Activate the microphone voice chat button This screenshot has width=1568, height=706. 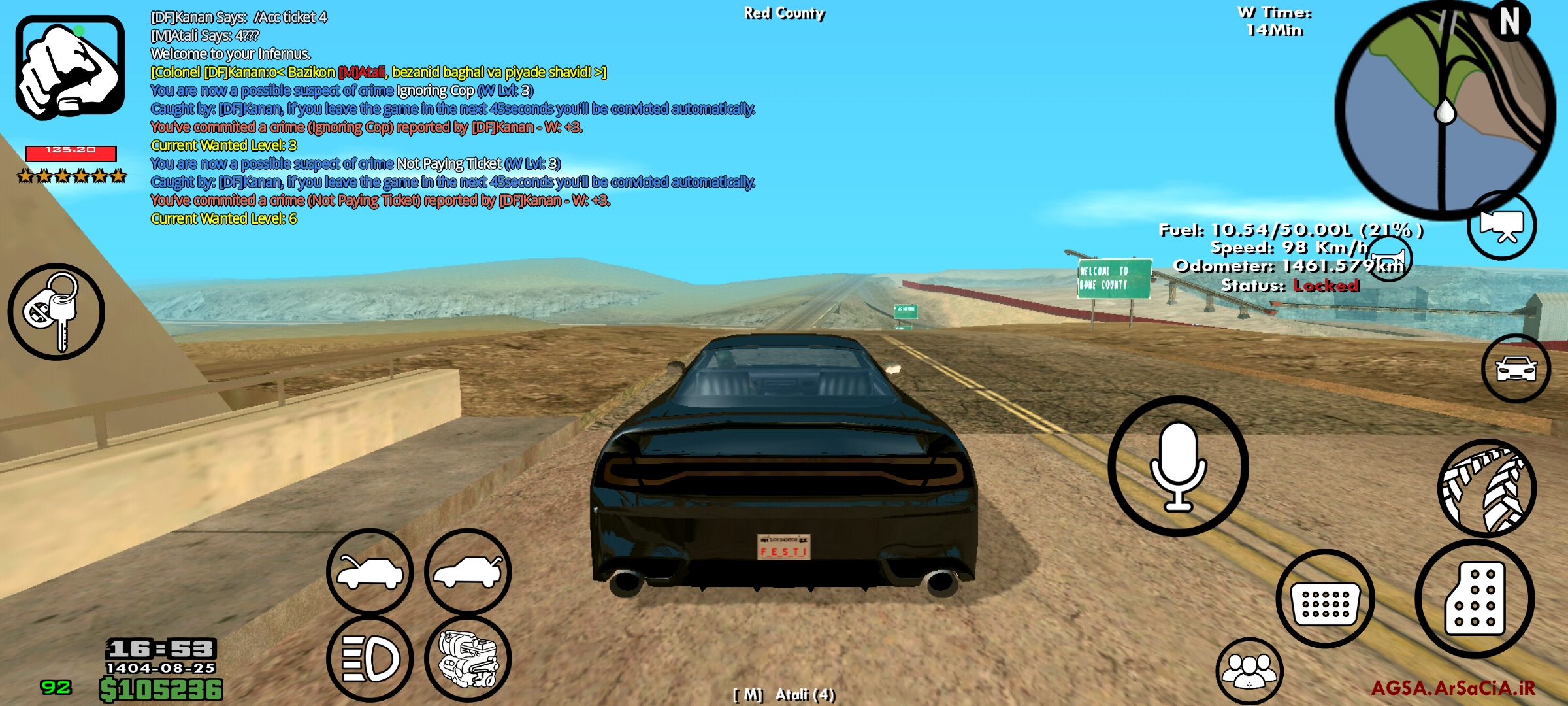click(1178, 466)
